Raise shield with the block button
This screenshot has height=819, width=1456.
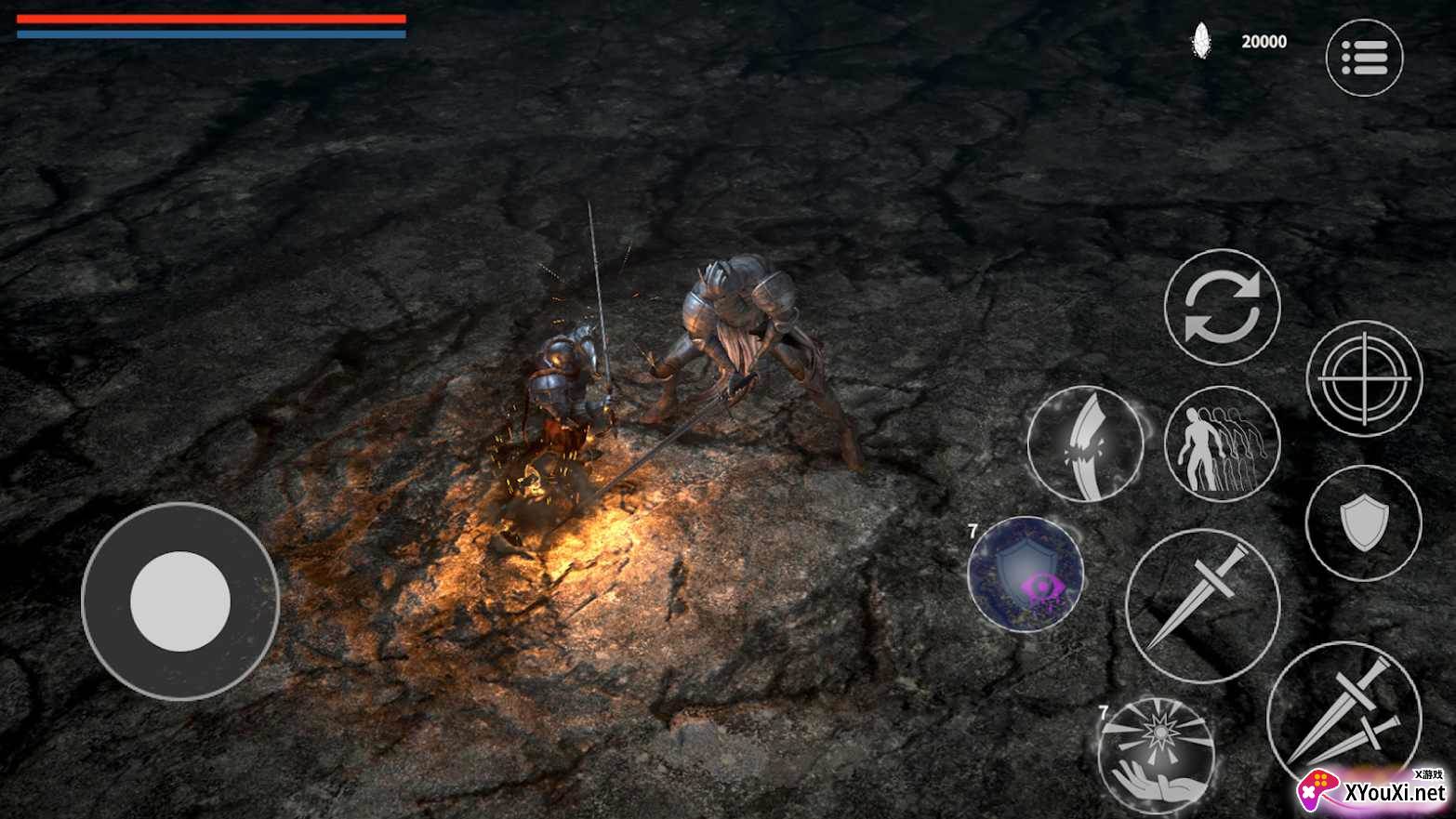1363,522
